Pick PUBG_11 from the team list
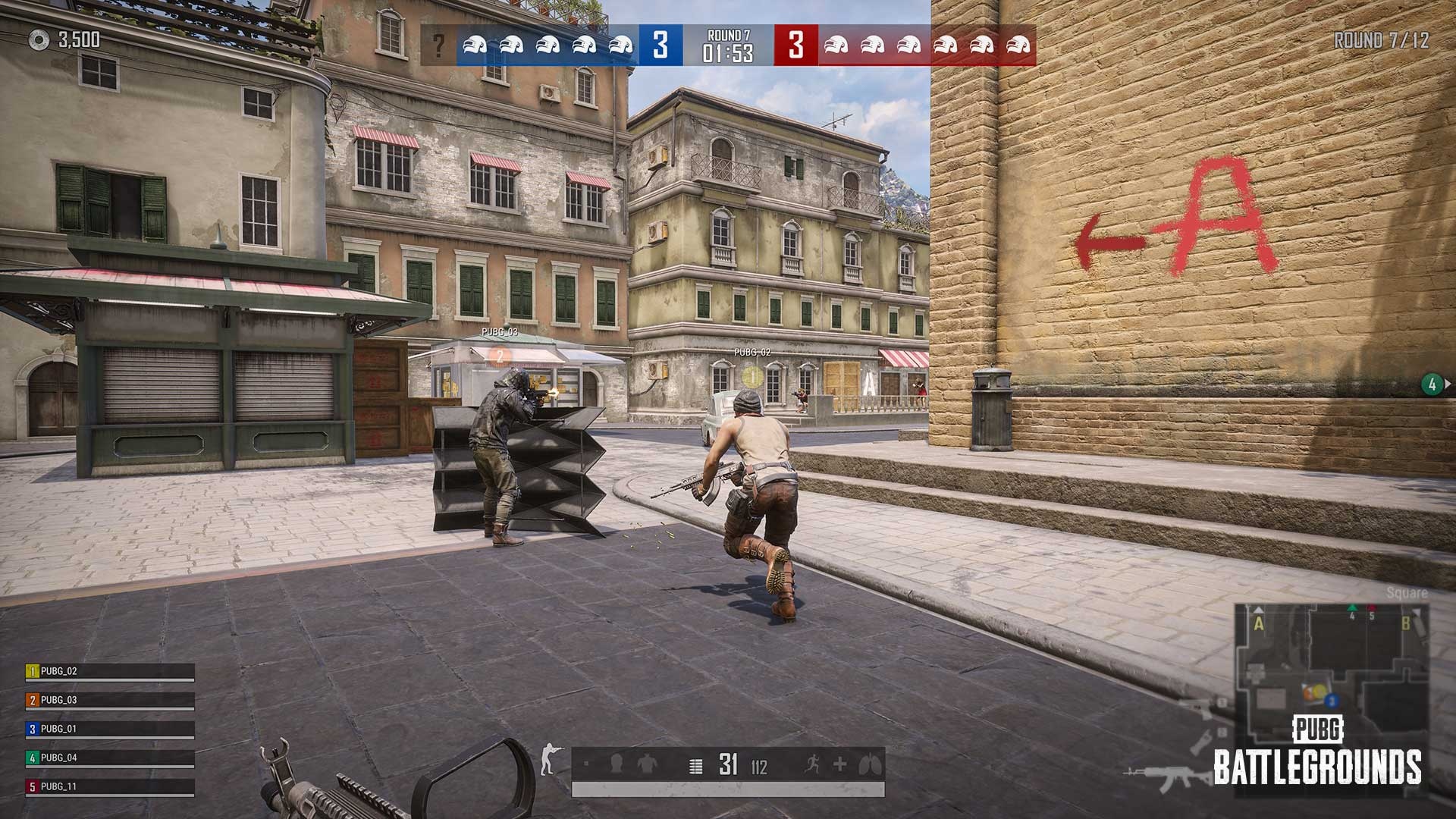1456x819 pixels. (x=110, y=787)
